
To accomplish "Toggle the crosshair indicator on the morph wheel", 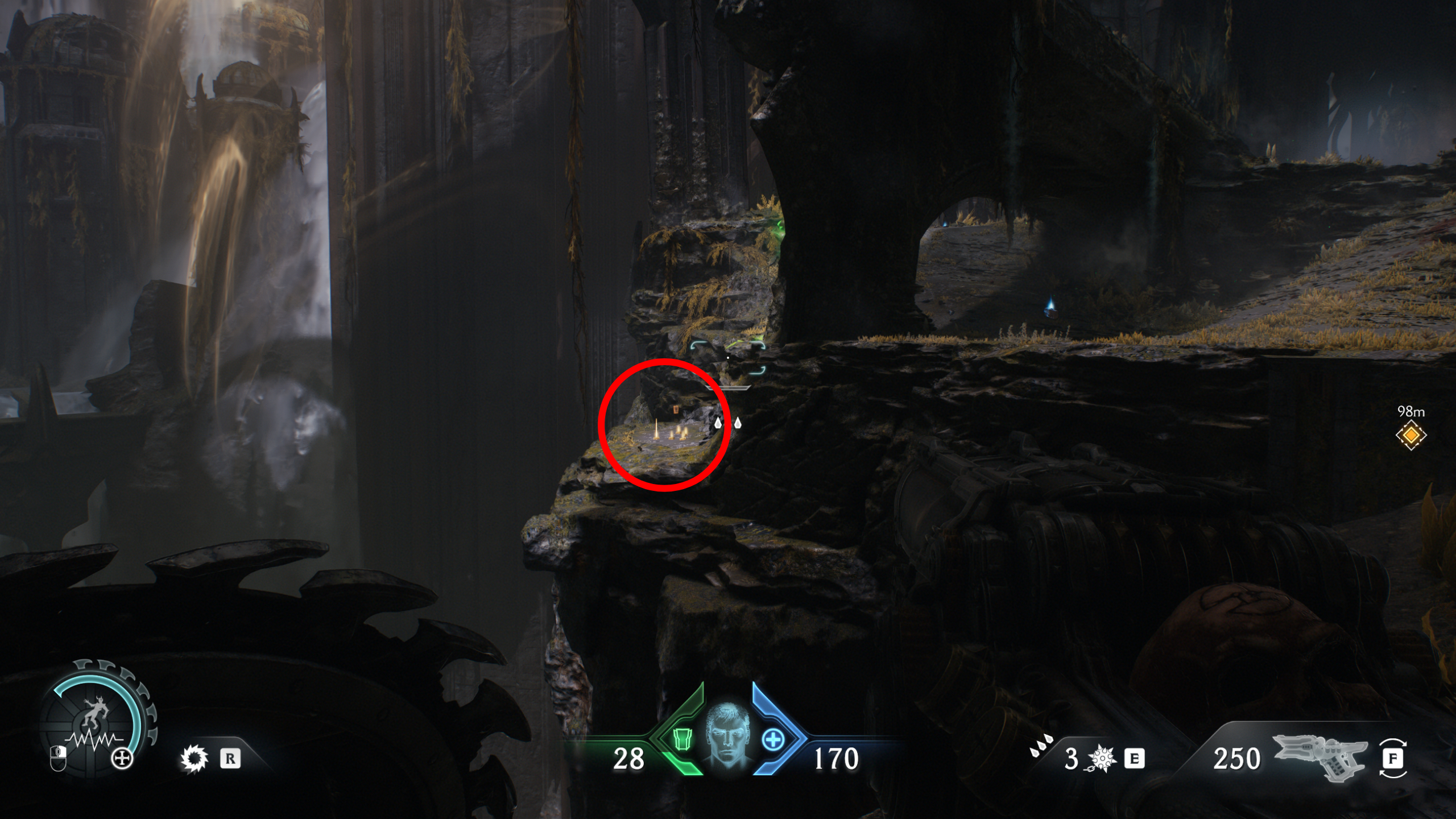I will (122, 759).
